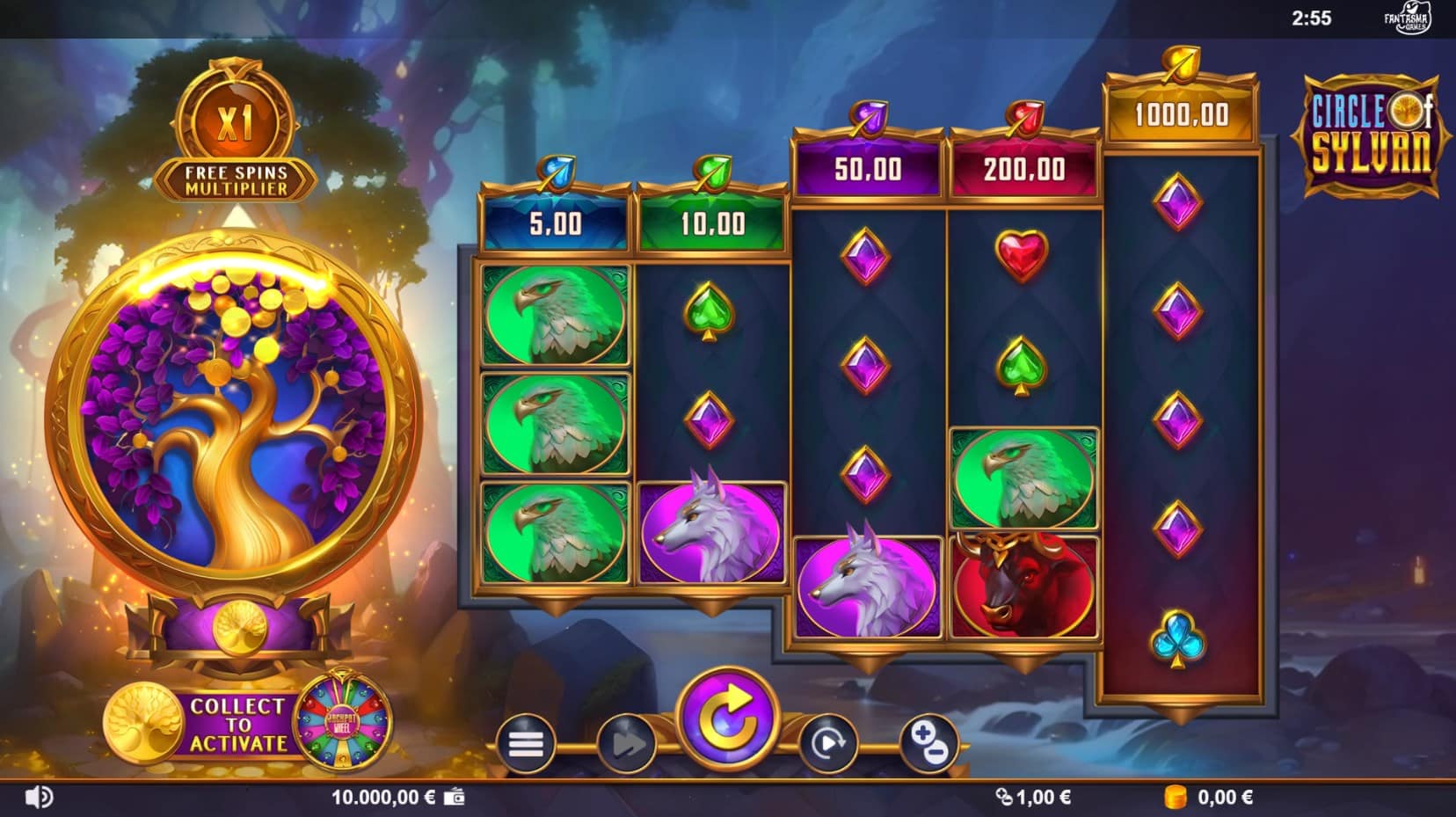Toggle the sound speaker icon

39,798
